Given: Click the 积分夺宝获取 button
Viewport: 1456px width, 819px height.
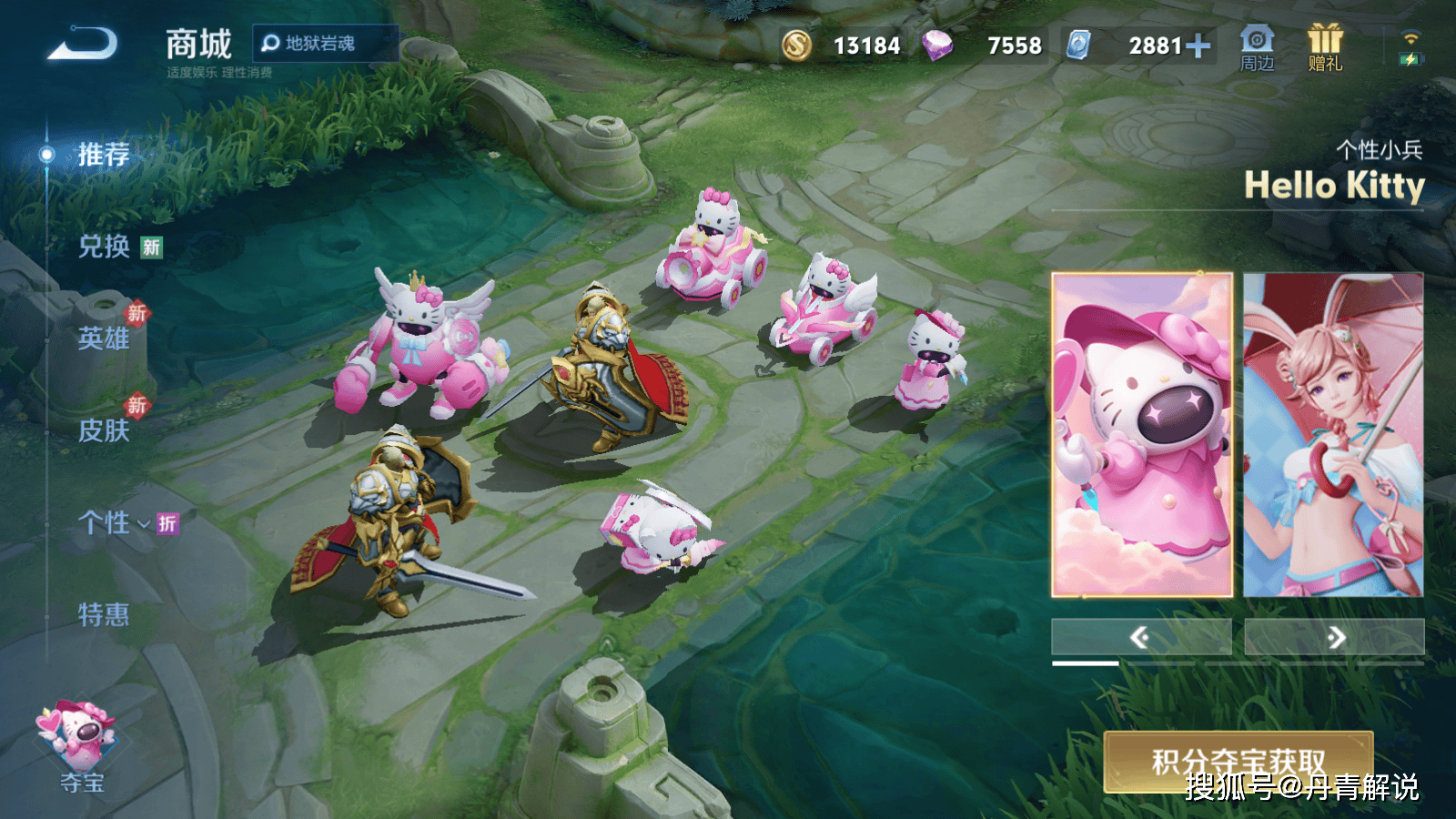Looking at the screenshot, I should 1238,762.
